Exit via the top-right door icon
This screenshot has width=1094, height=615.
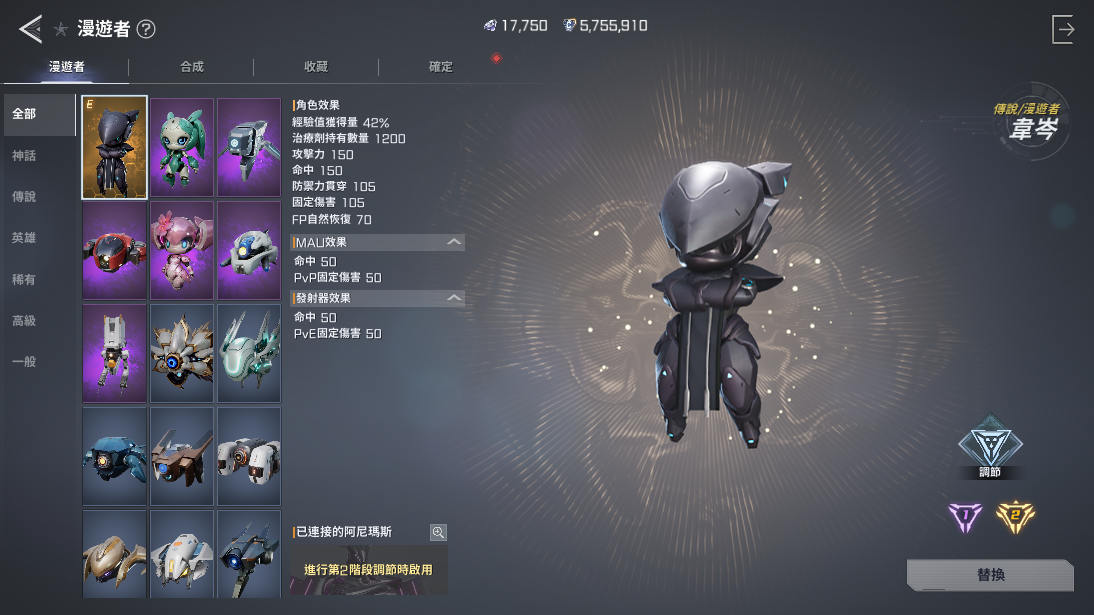pyautogui.click(x=1063, y=29)
